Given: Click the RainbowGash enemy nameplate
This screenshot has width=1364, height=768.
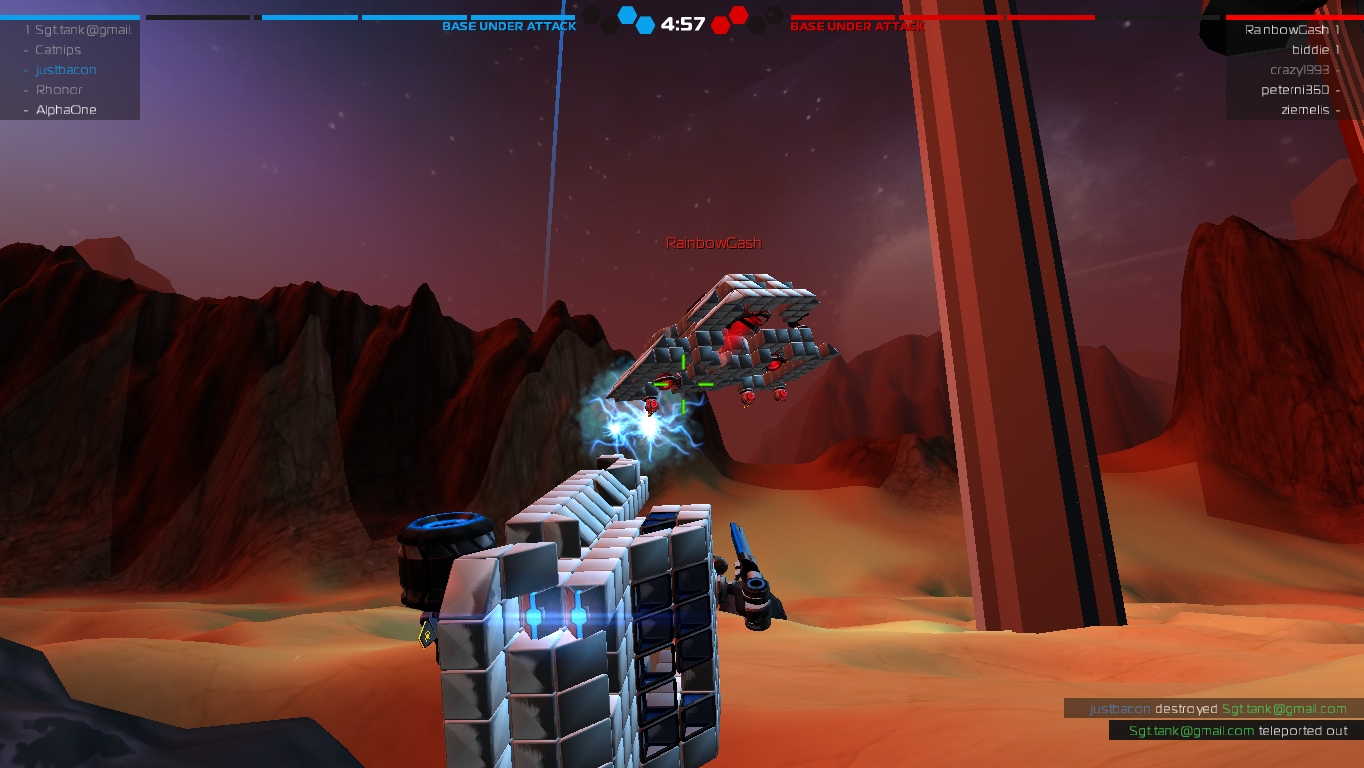Looking at the screenshot, I should 712,242.
